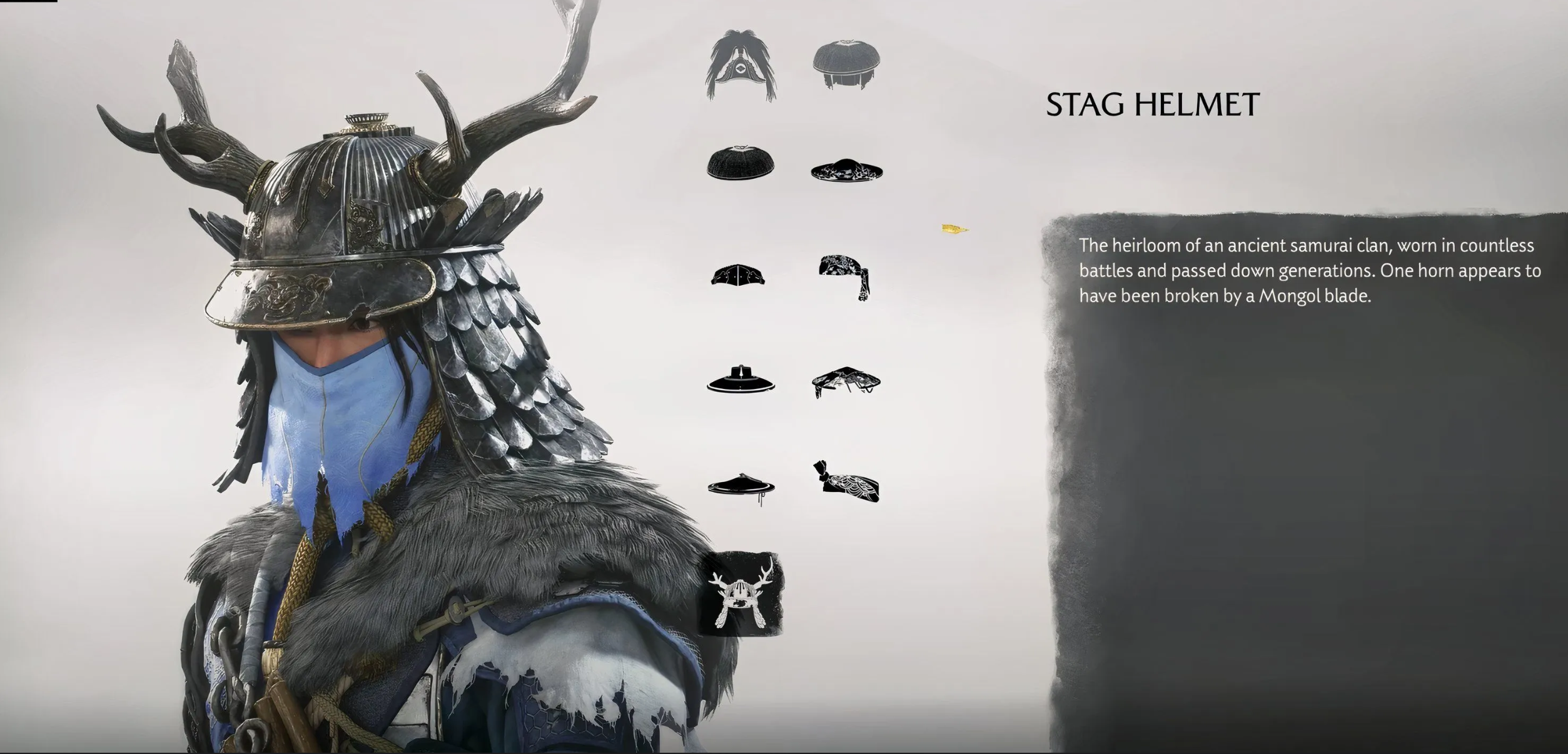Equip the knotted headband with wave pattern

[x=846, y=483]
